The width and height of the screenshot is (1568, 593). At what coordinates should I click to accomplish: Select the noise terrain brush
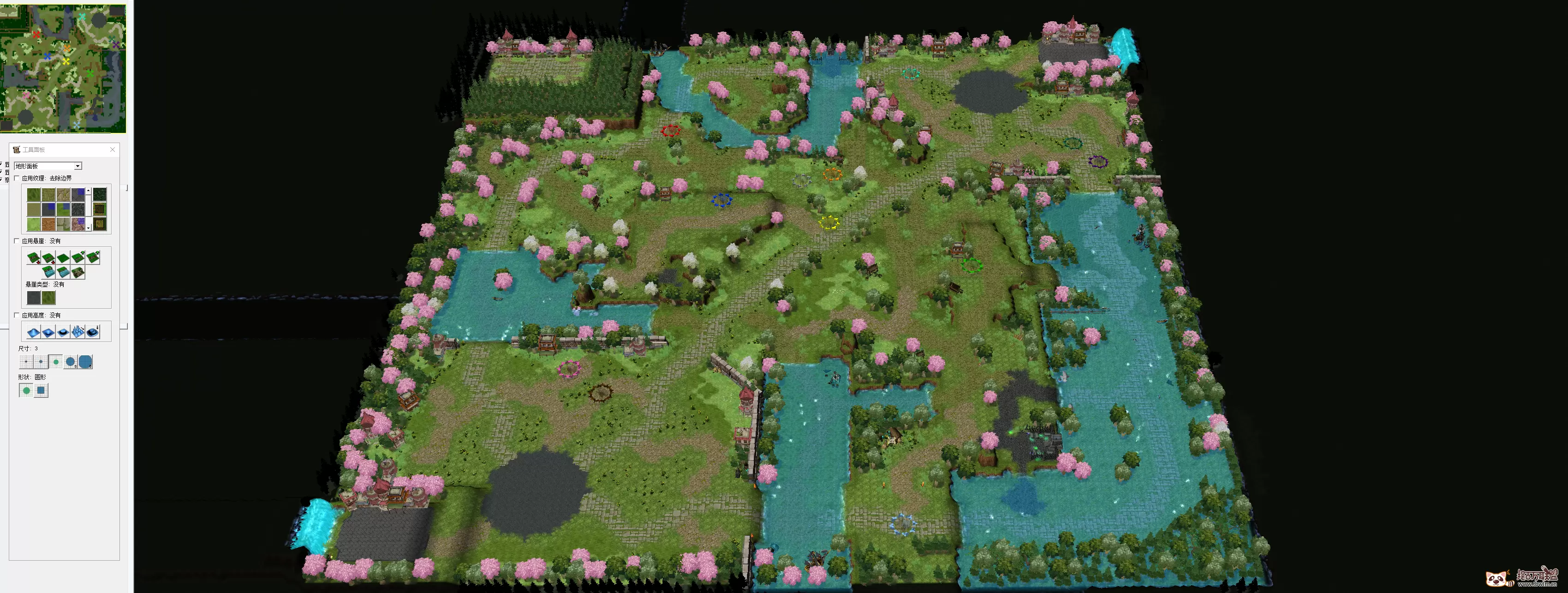[78, 332]
